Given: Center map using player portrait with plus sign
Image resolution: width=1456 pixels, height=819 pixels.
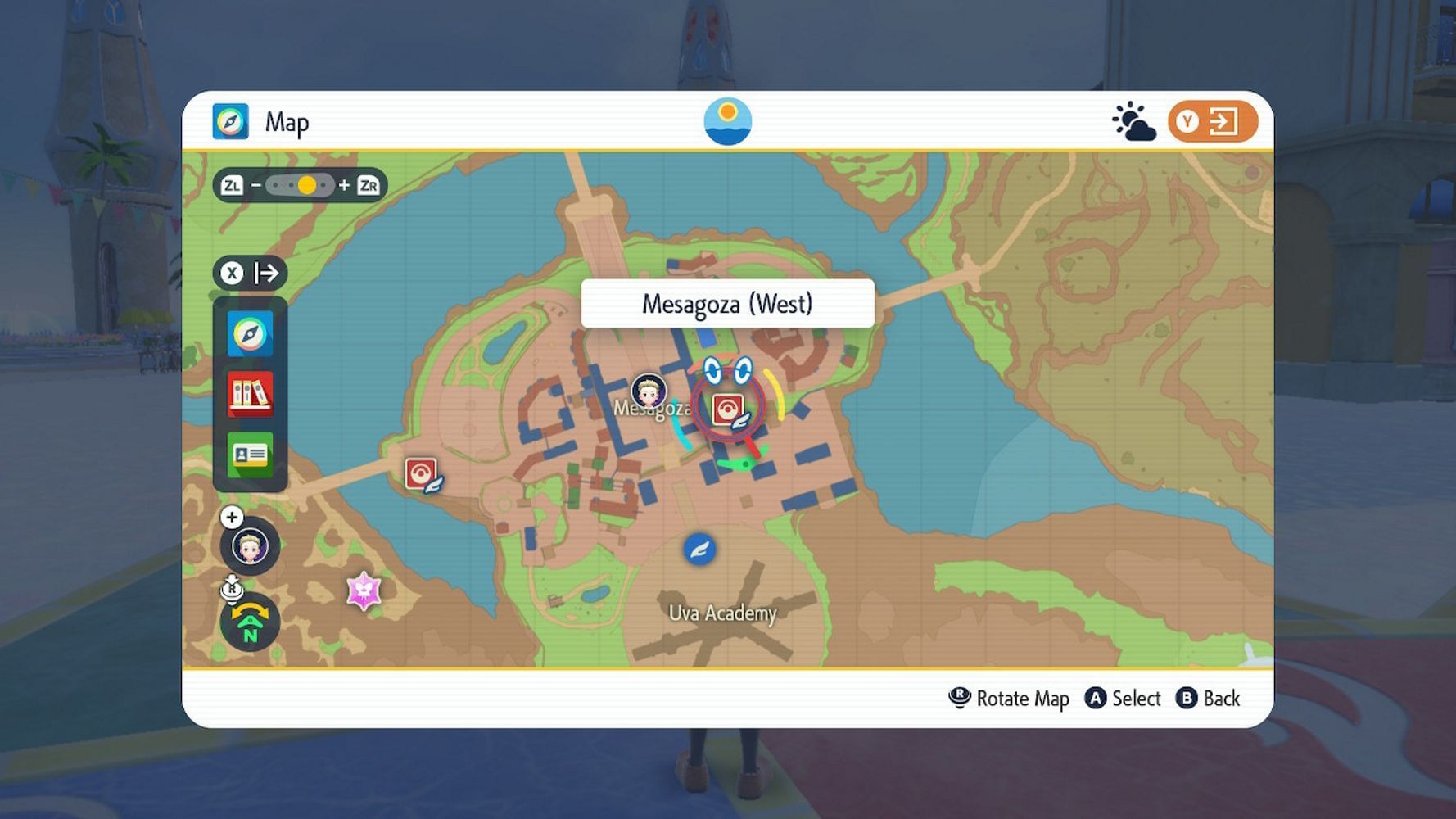Looking at the screenshot, I should 249,545.
